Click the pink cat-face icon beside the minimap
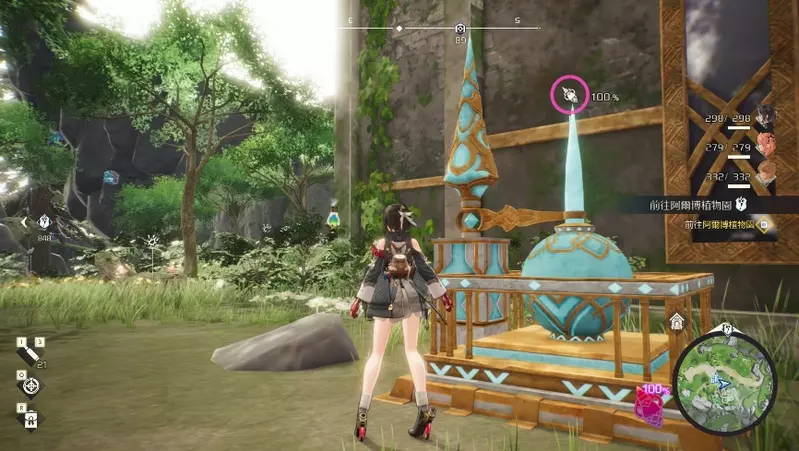799x451 pixels. tap(651, 403)
